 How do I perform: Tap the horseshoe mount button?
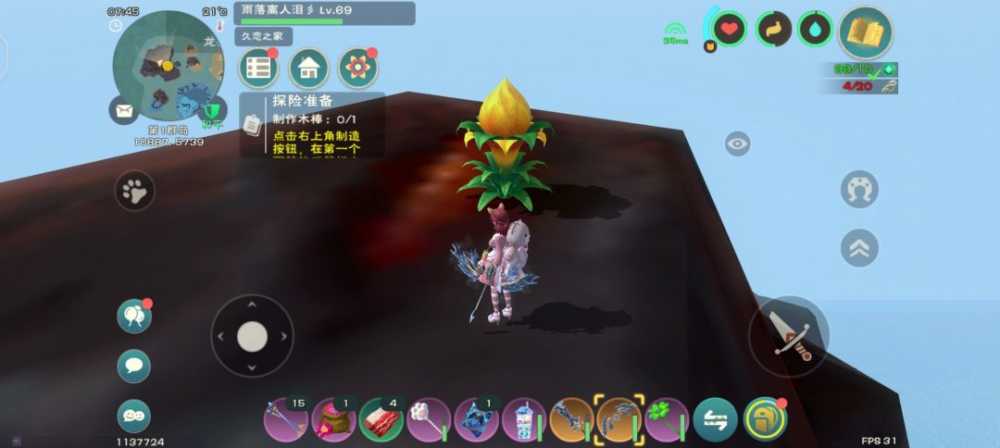pyautogui.click(x=859, y=189)
